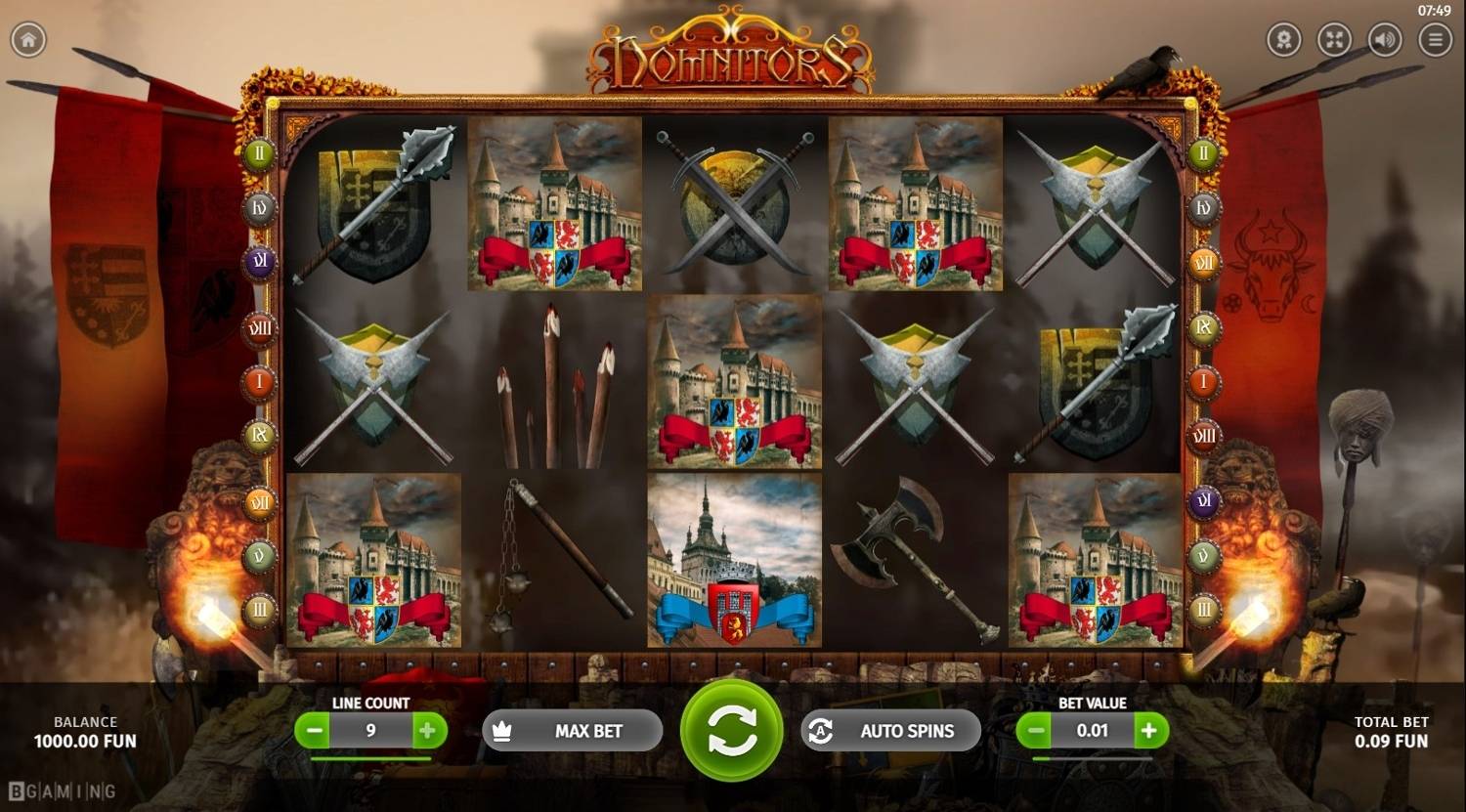Enter fullscreen mode via the expand icon
The width and height of the screenshot is (1466, 812).
click(x=1334, y=41)
